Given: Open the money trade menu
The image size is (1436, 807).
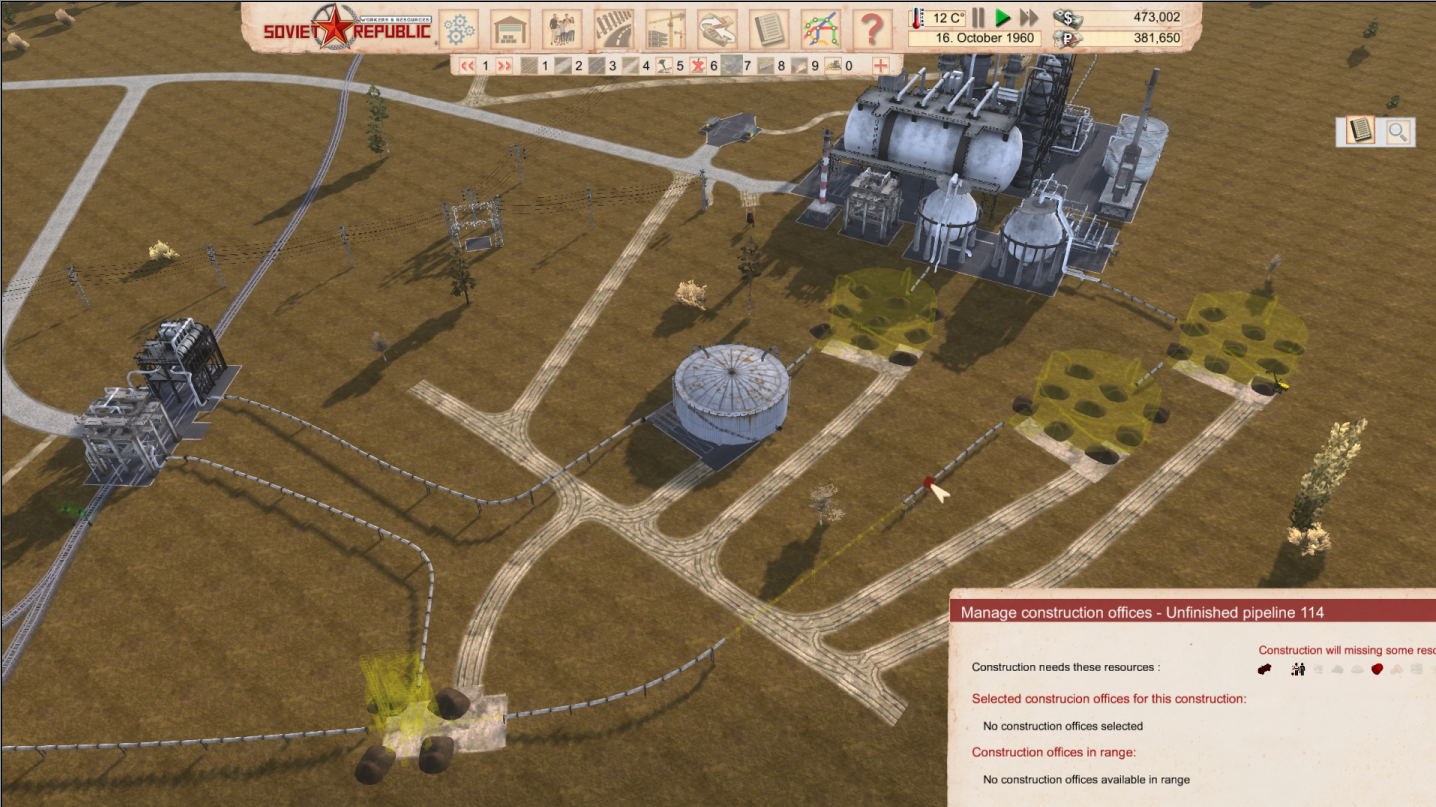Looking at the screenshot, I should point(717,28).
